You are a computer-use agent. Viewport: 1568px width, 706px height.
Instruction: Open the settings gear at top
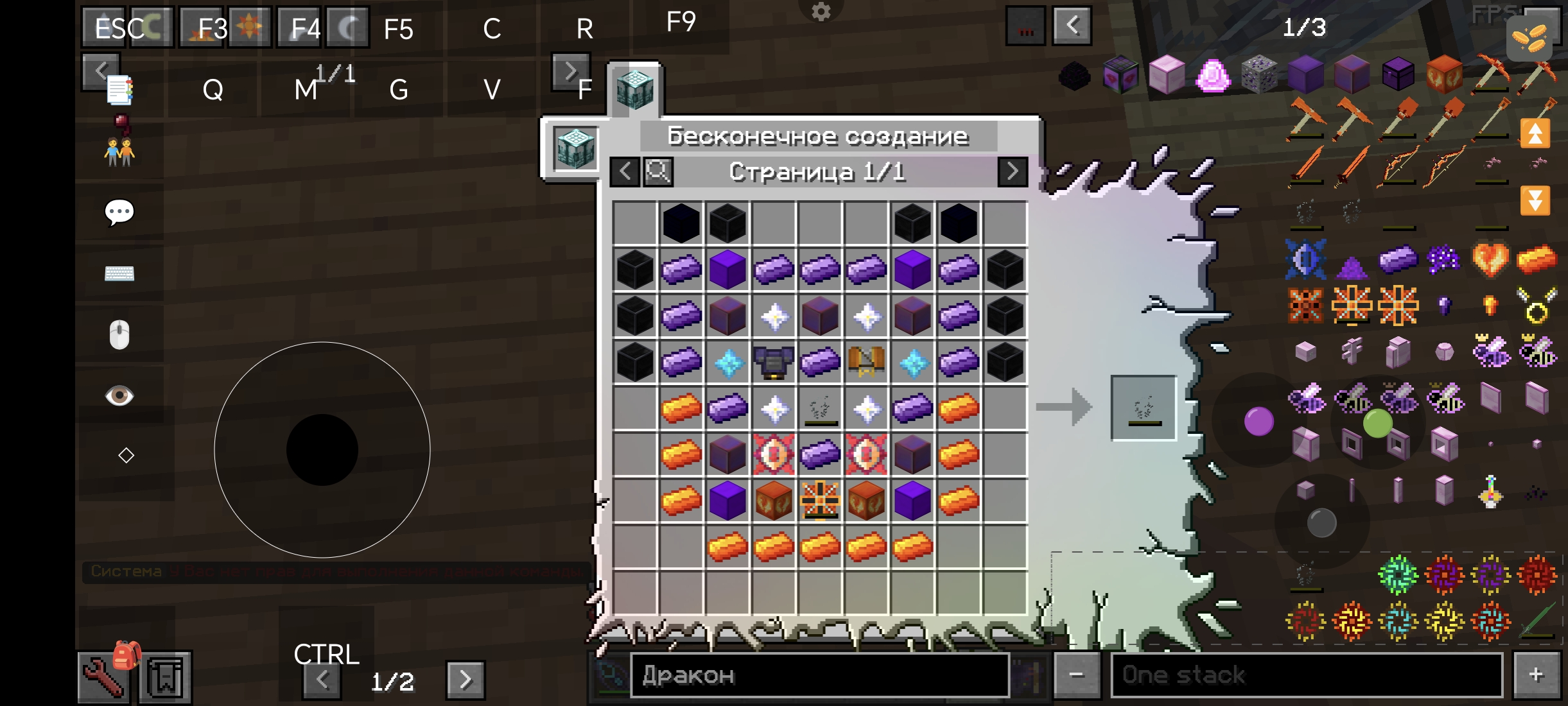[x=821, y=12]
